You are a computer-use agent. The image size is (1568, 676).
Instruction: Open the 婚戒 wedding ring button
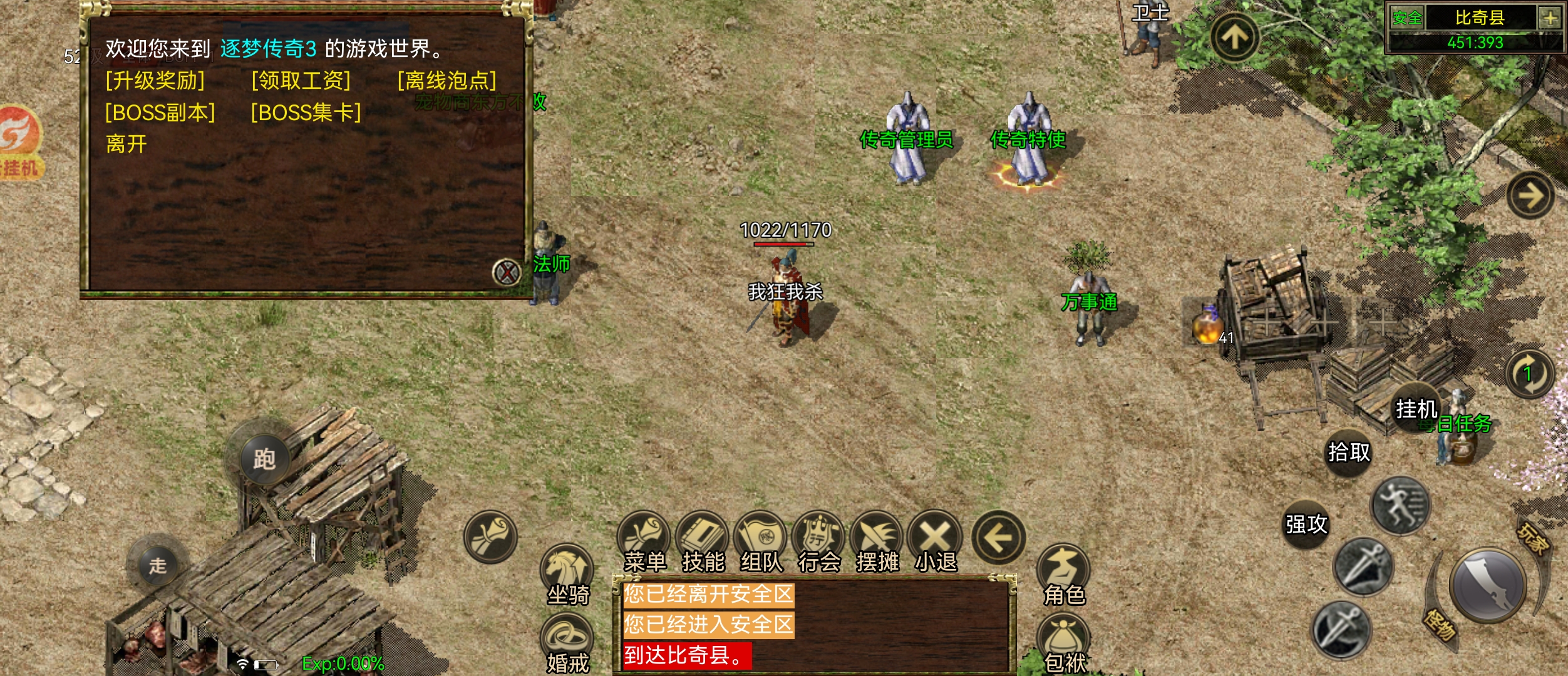(567, 643)
